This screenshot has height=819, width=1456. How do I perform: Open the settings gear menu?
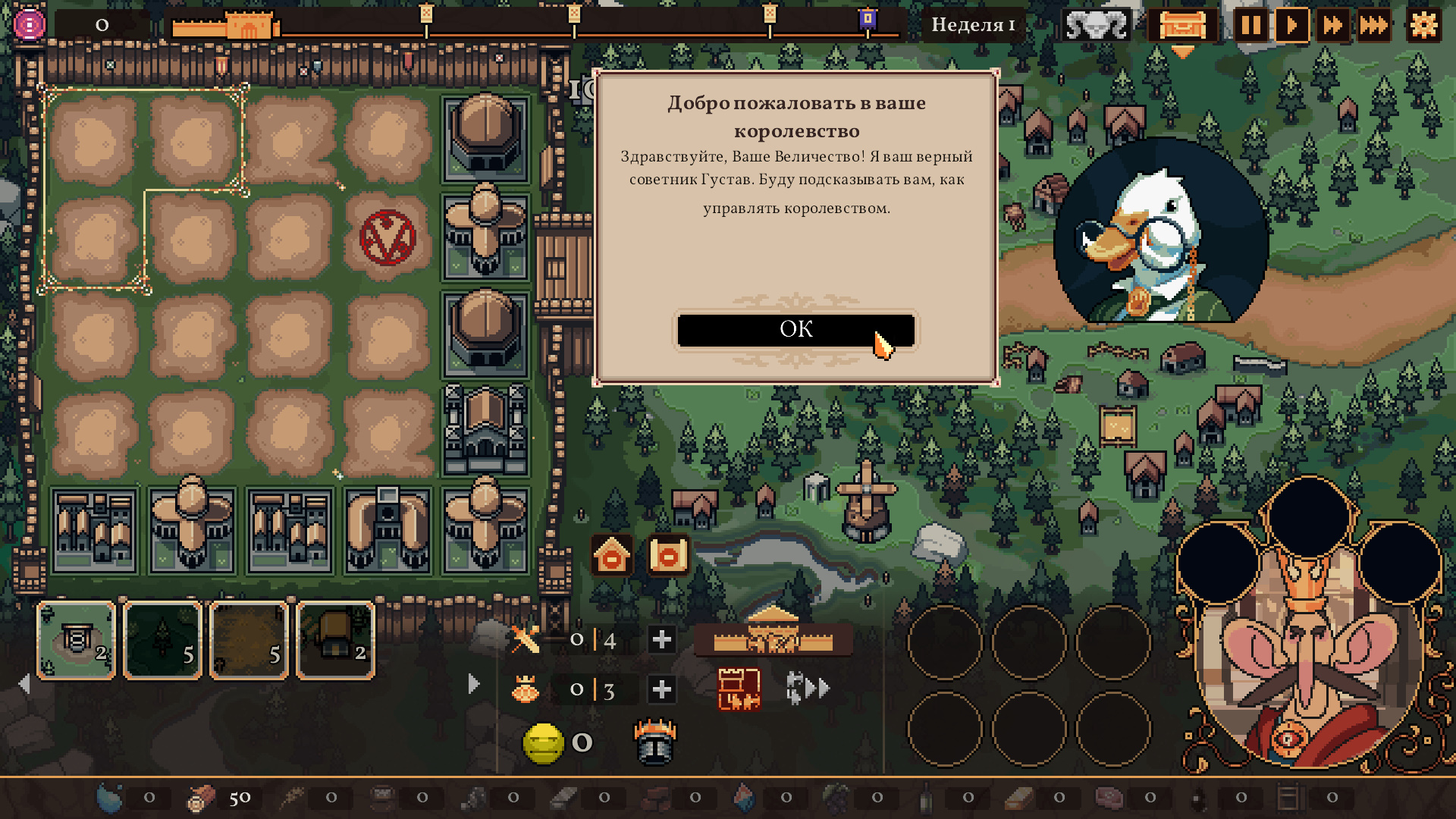pyautogui.click(x=1423, y=26)
